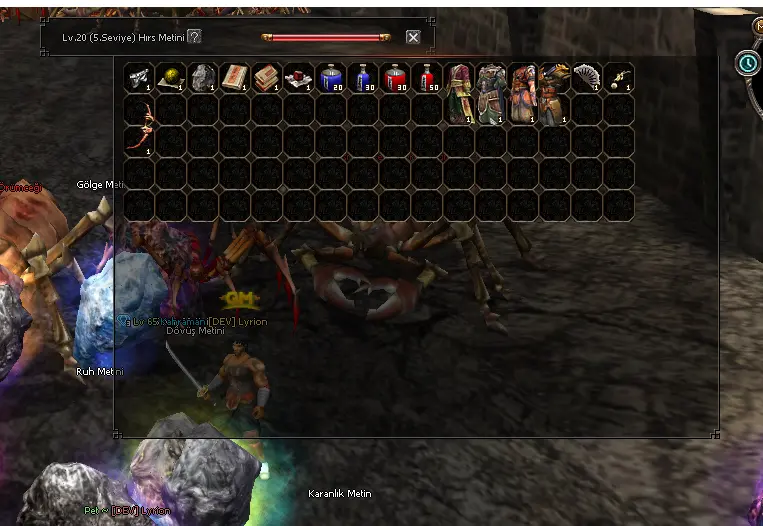Choose the red potion stack of 50
The height and width of the screenshot is (526, 763).
[x=427, y=77]
